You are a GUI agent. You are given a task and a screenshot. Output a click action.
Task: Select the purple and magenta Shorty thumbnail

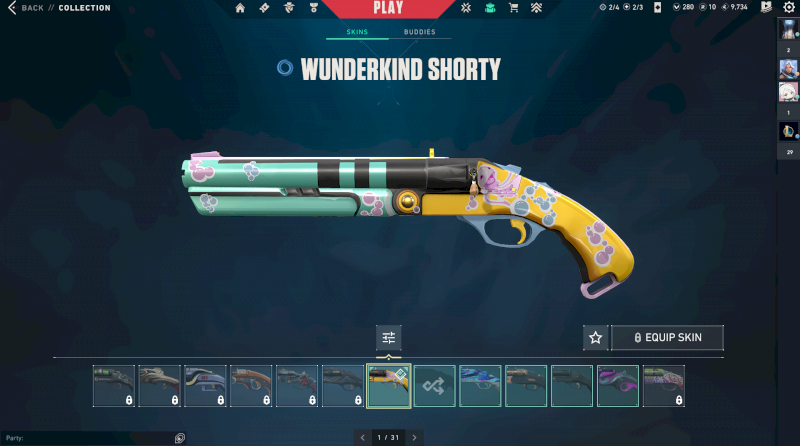tap(618, 386)
